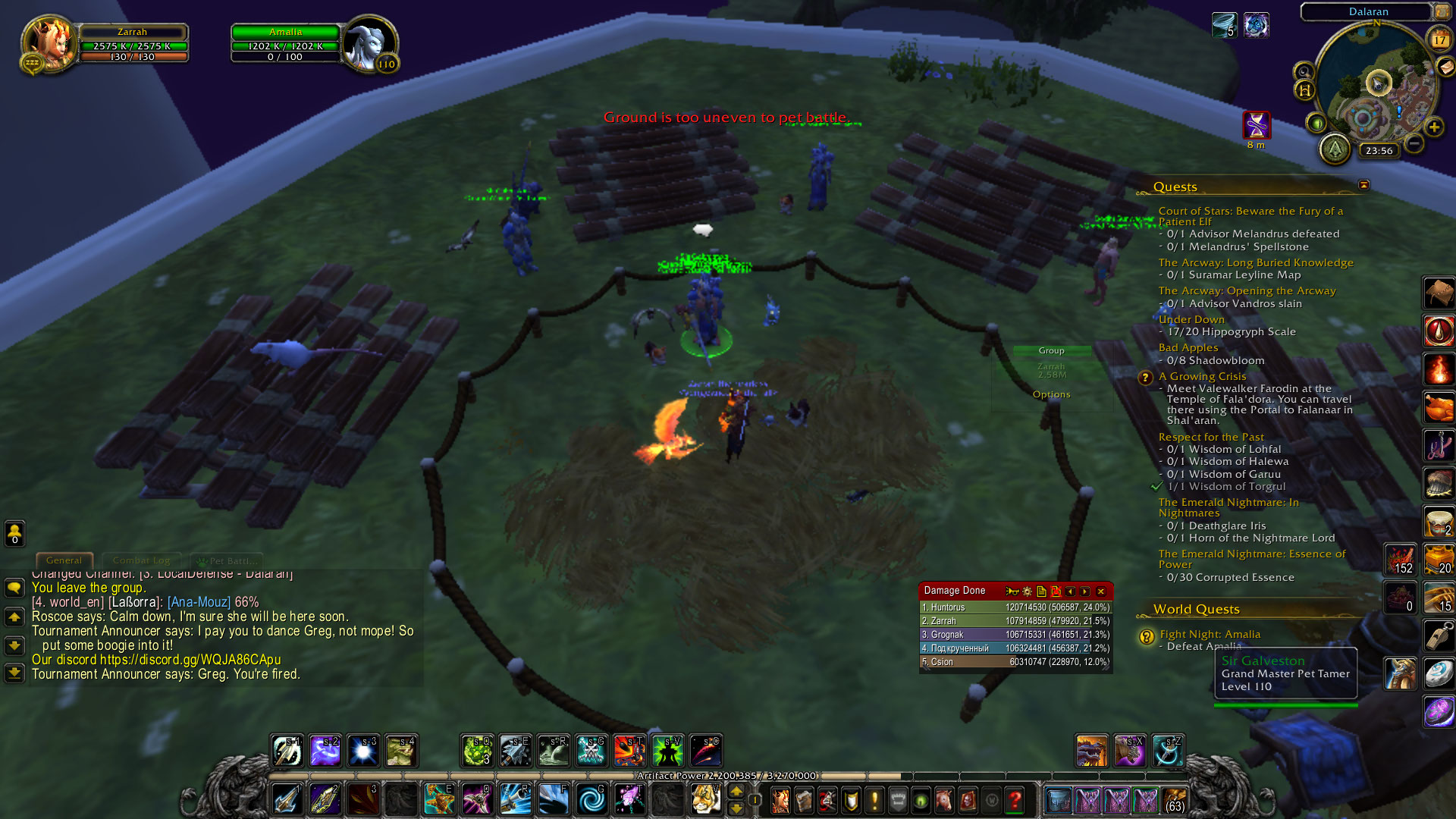
Task: Open the red question mark help button
Action: (x=1015, y=800)
